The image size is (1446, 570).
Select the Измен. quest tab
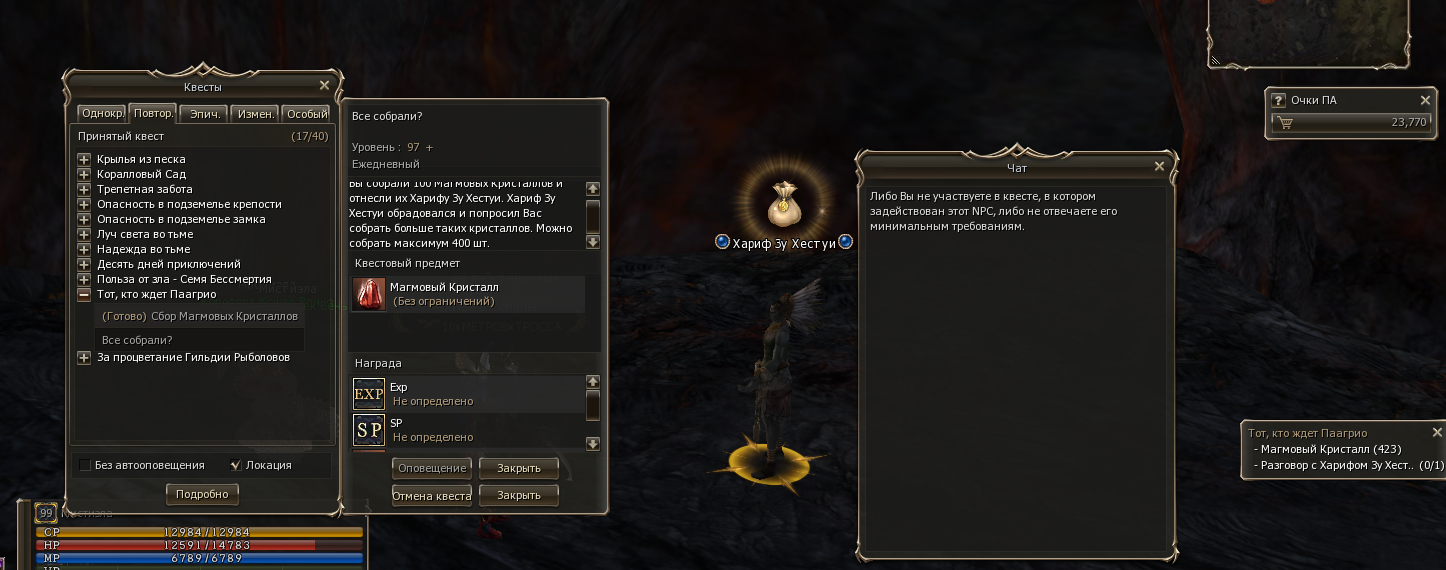[254, 114]
